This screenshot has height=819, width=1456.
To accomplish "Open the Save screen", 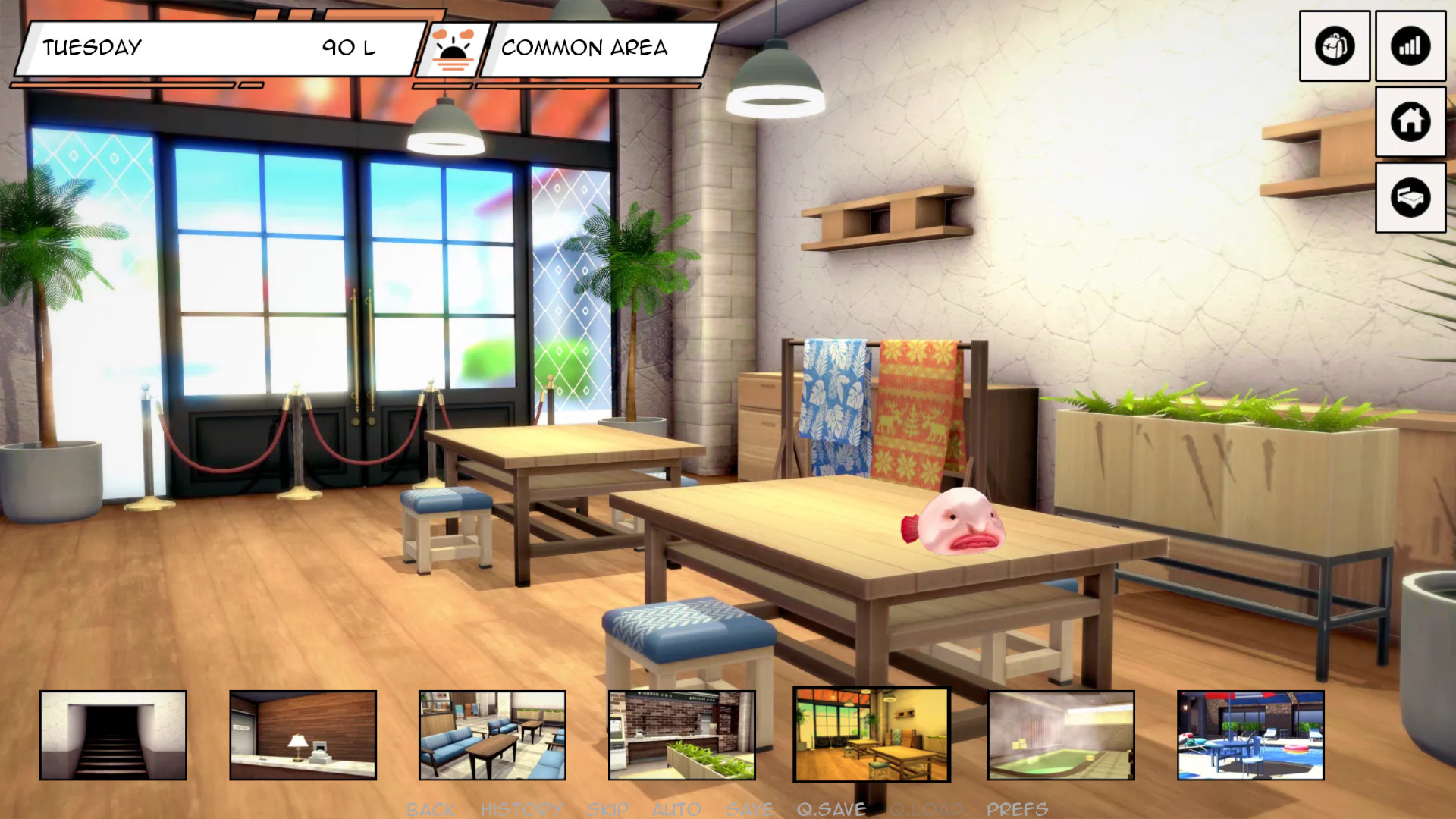I will tap(750, 809).
